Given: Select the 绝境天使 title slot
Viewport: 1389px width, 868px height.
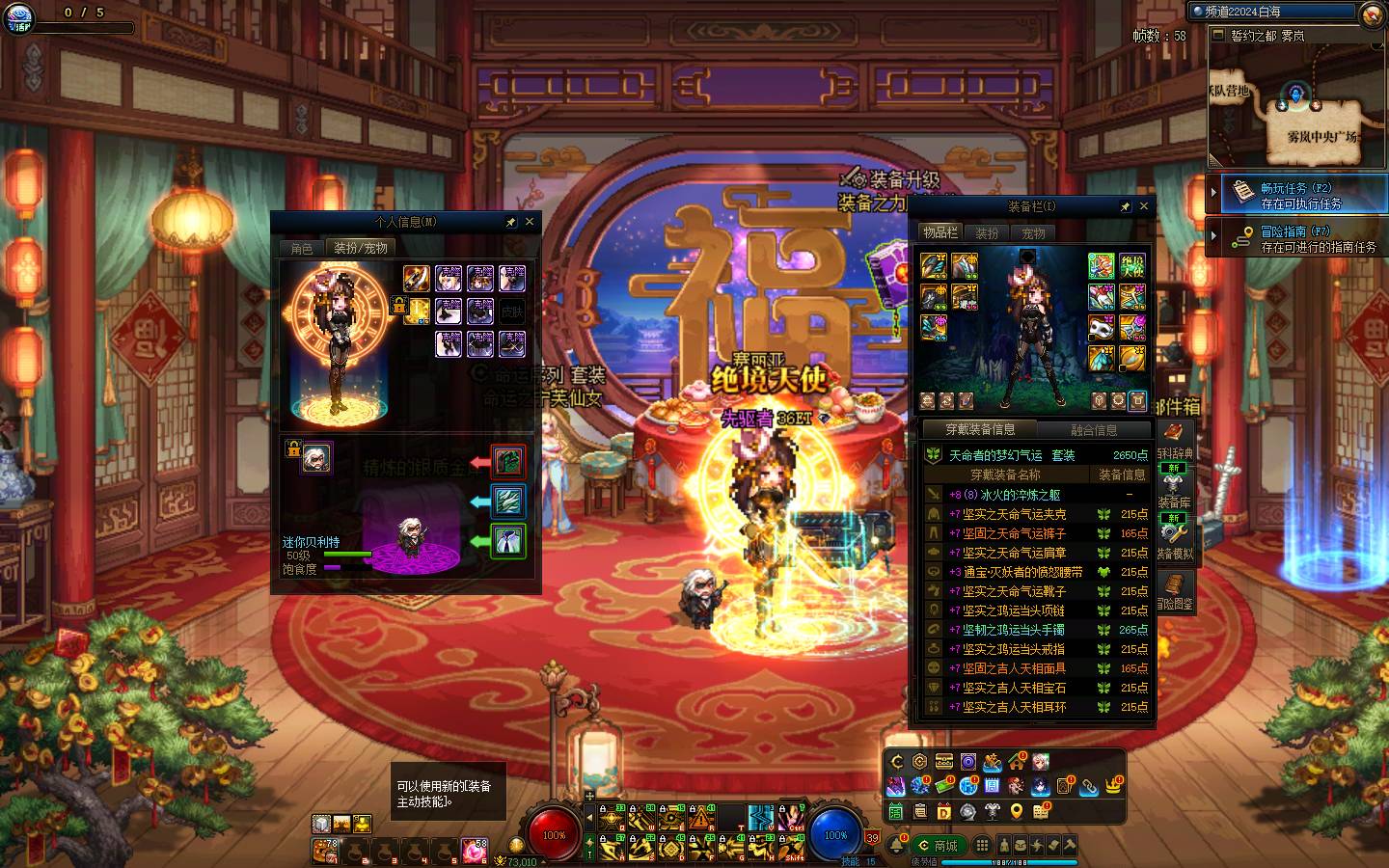Looking at the screenshot, I should coord(1131,265).
